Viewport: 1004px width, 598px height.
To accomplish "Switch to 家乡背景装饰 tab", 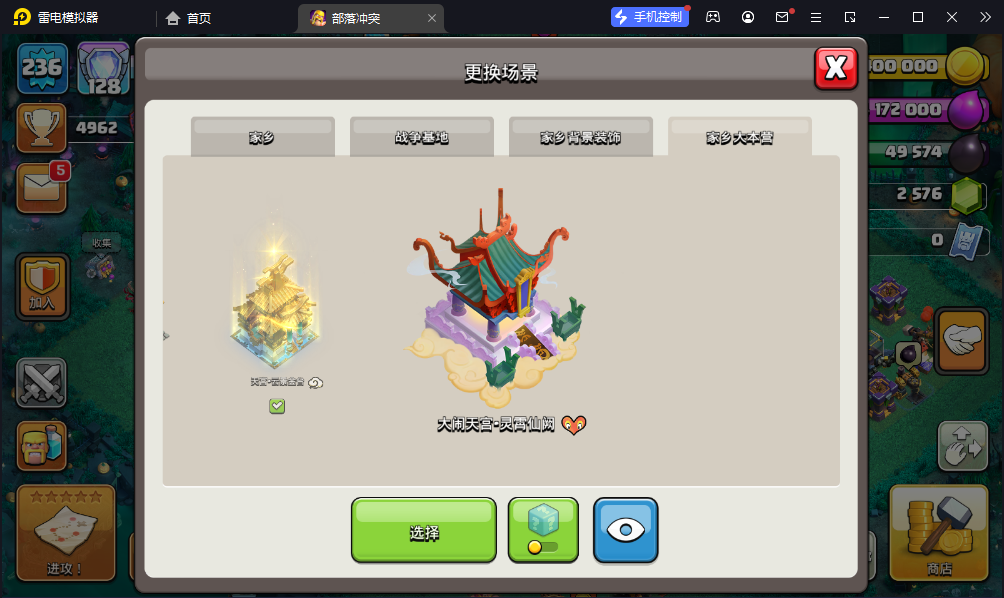I will [x=581, y=138].
